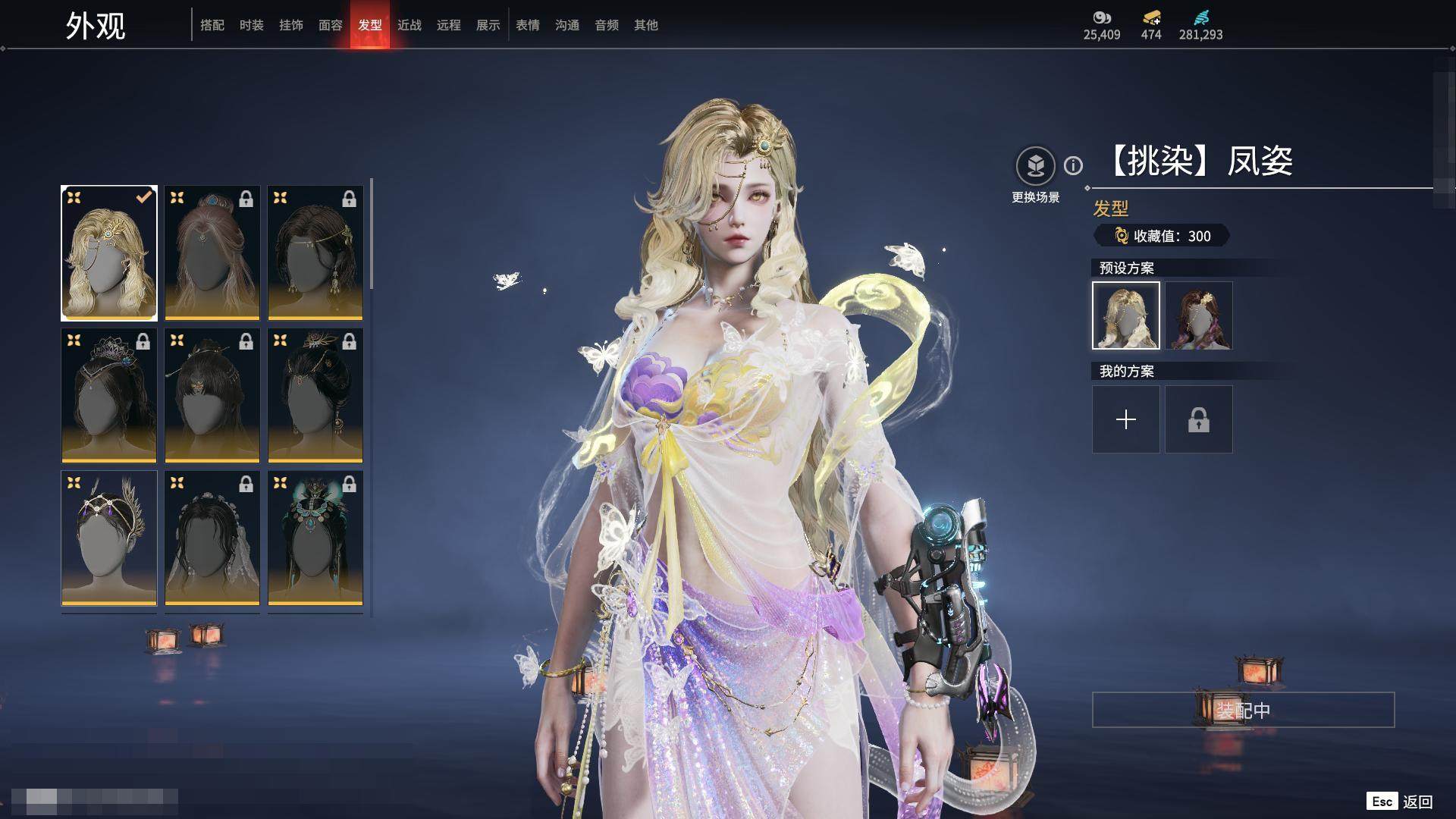Open the 近战 tab
The height and width of the screenshot is (819, 1456).
point(409,25)
